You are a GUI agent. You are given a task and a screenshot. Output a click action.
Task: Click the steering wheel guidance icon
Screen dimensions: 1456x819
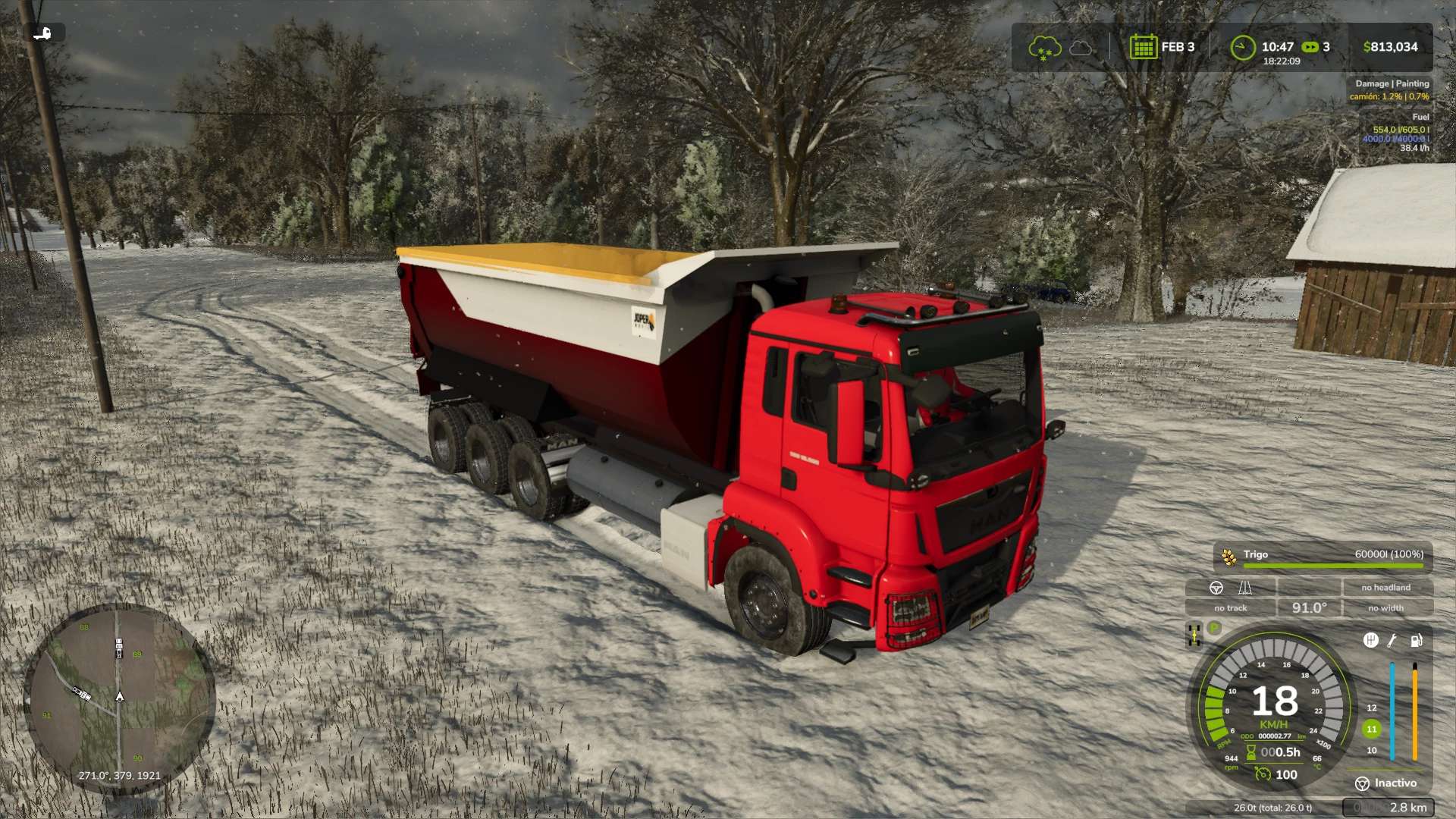[1216, 588]
